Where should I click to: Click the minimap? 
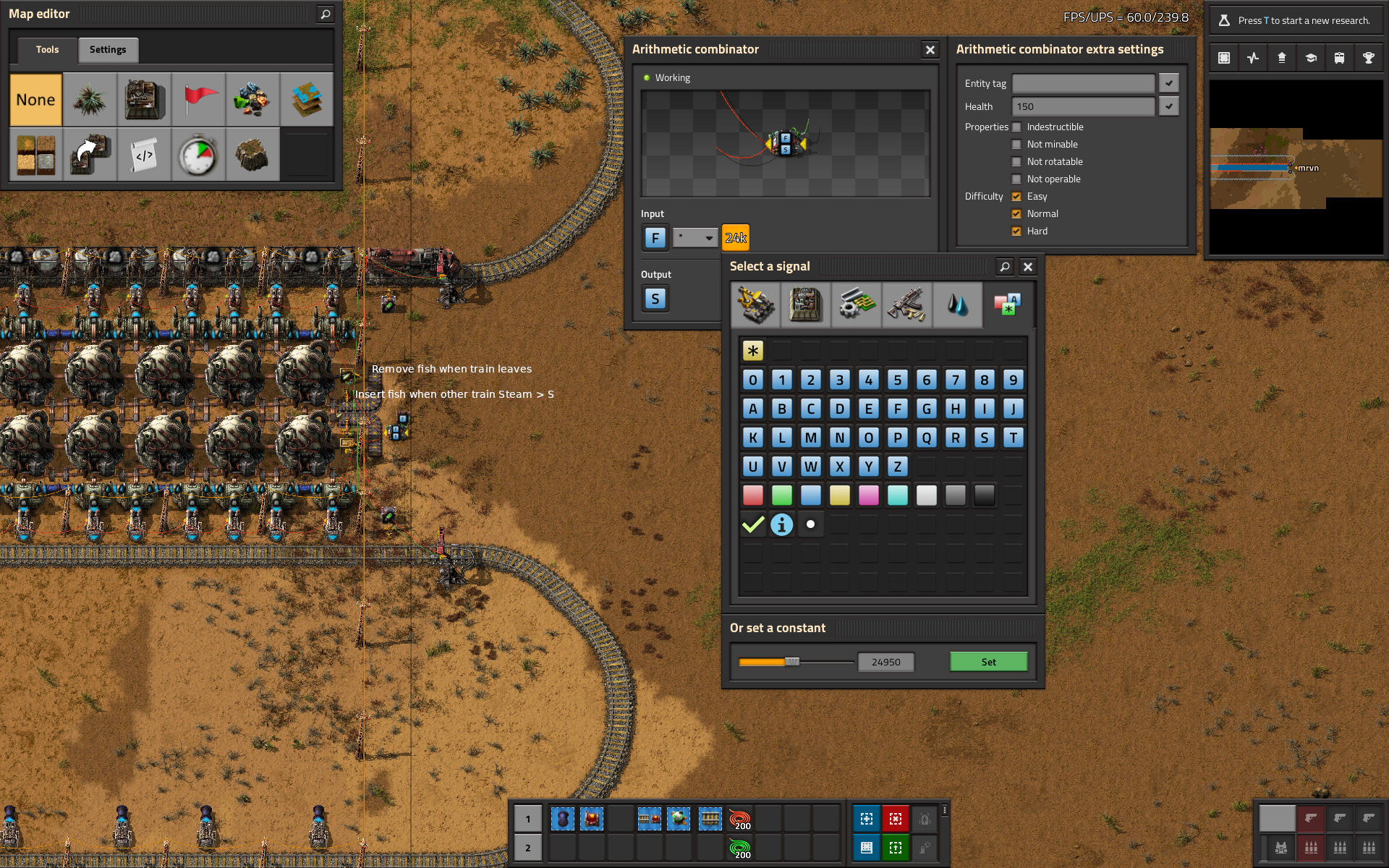1296,168
